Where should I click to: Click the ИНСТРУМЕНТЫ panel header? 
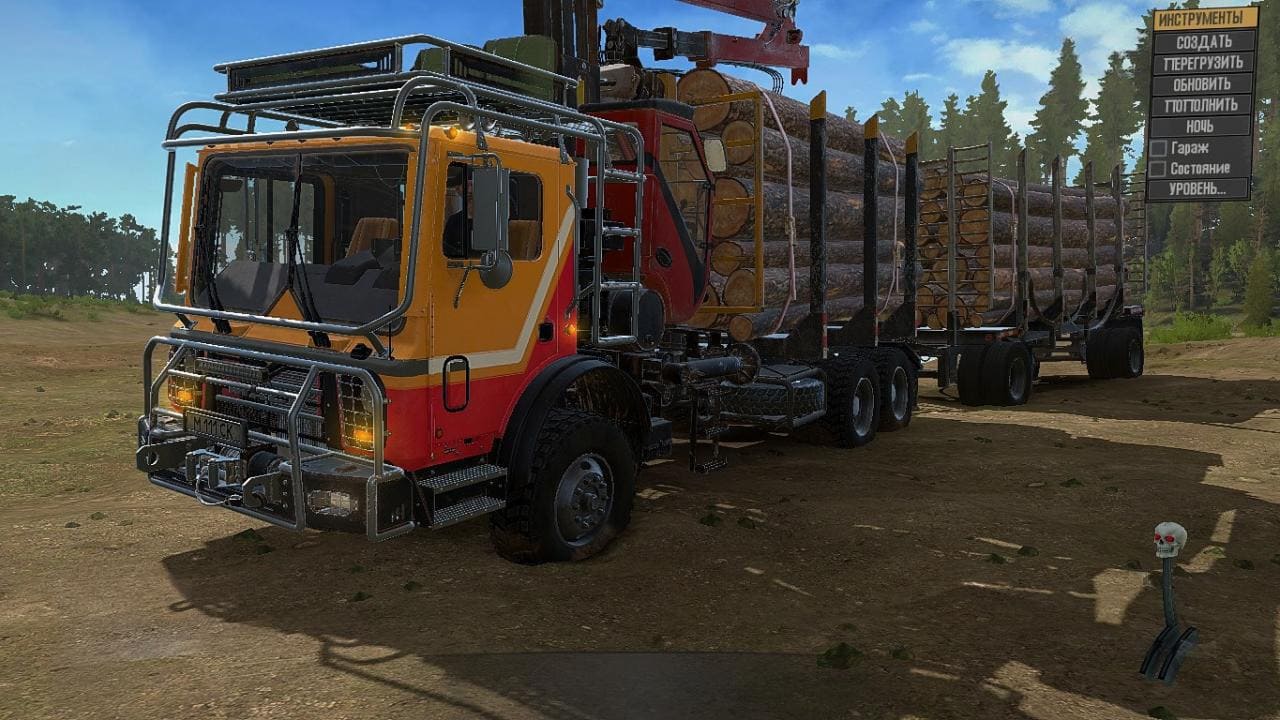[1205, 19]
